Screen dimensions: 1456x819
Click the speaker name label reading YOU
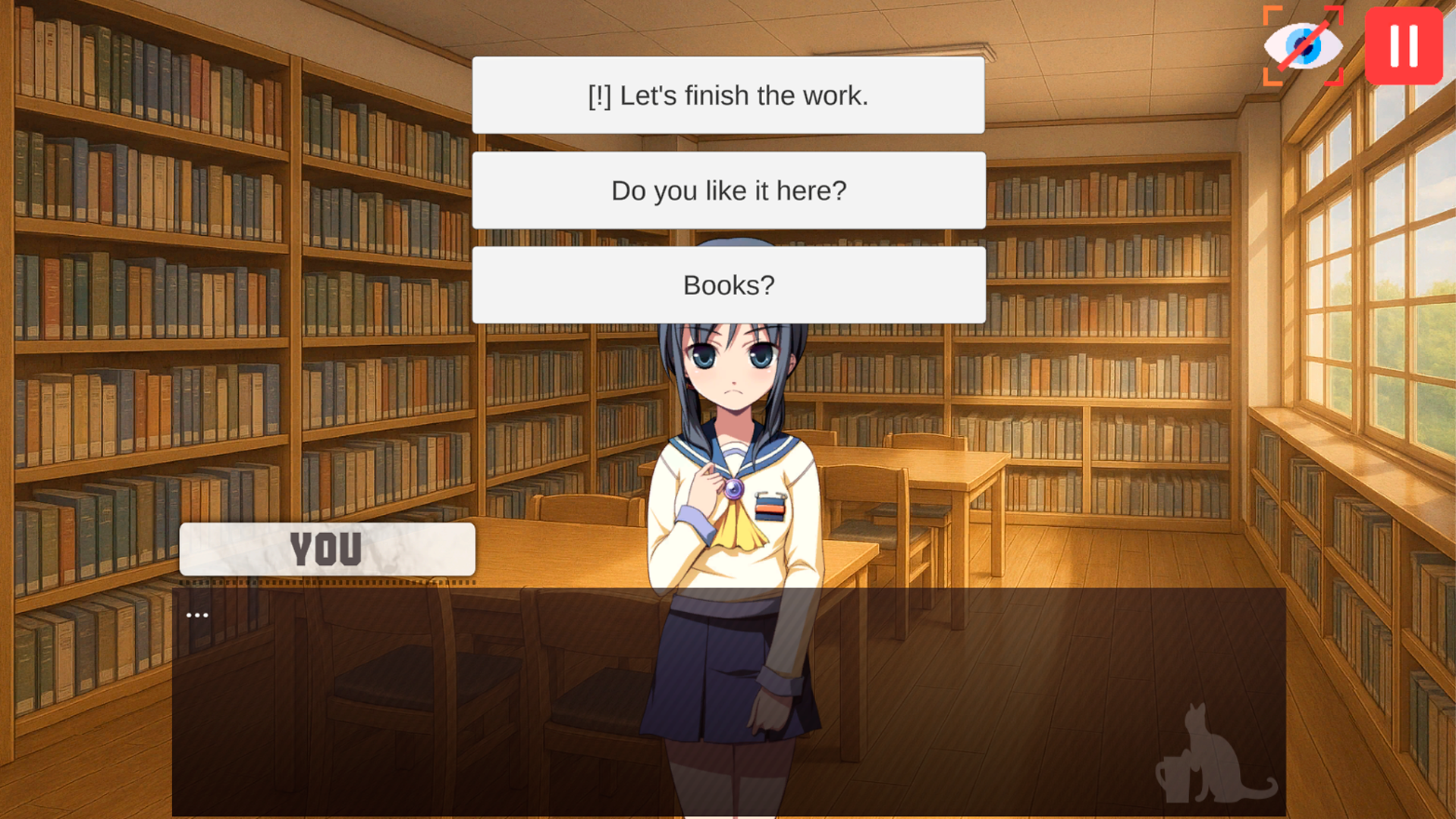click(x=326, y=548)
